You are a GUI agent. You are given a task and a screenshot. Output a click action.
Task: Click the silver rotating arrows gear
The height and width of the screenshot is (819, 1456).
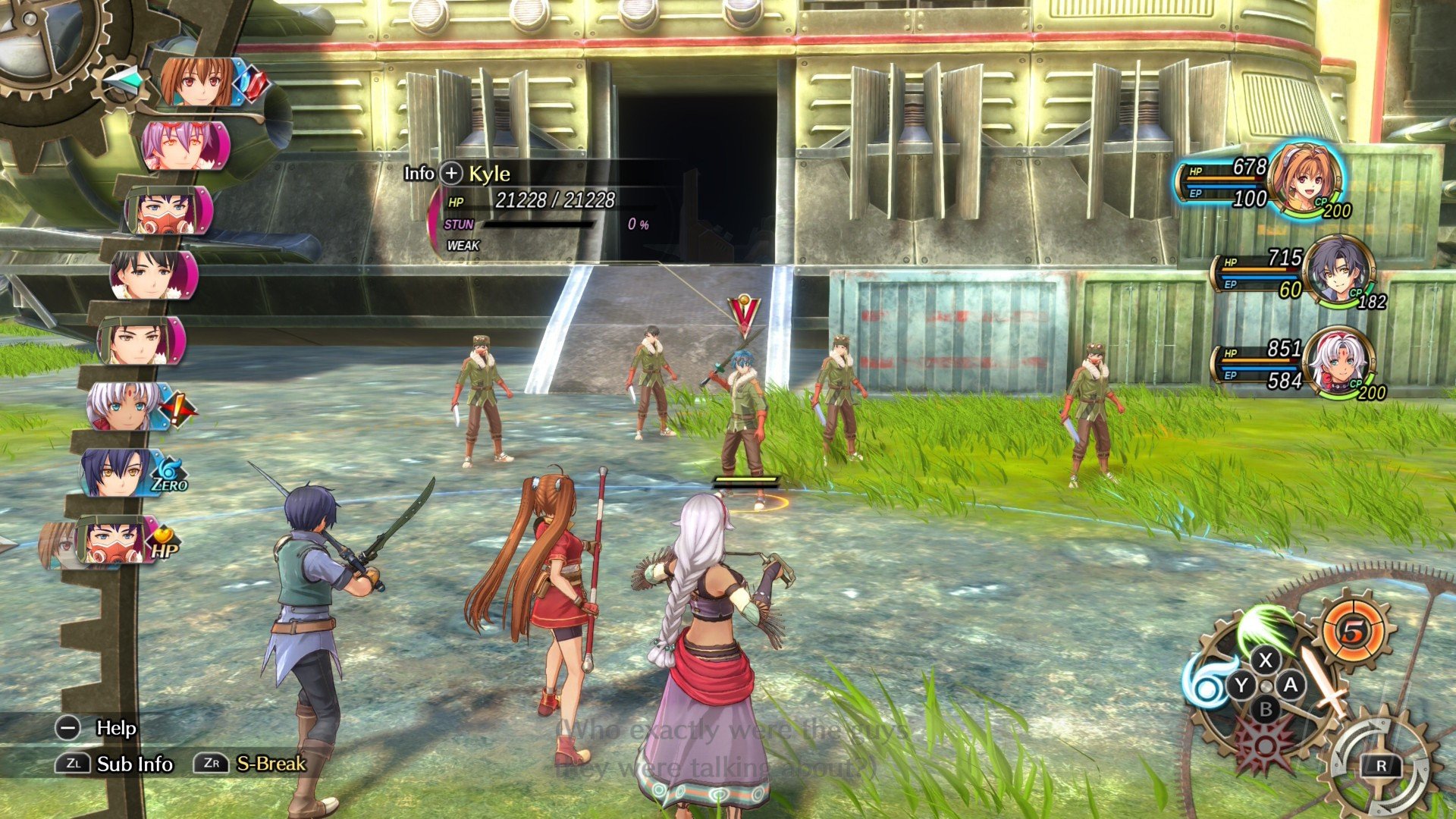coord(1380,764)
